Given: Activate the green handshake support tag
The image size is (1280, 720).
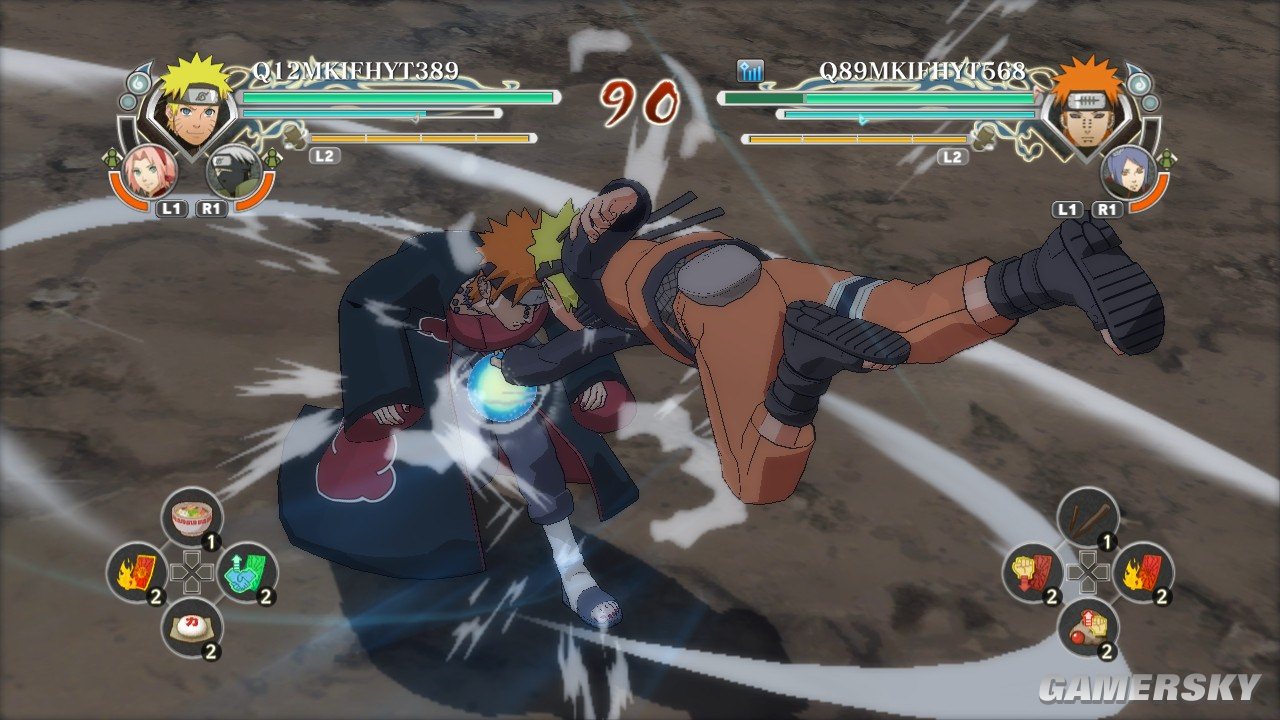Looking at the screenshot, I should (246, 572).
